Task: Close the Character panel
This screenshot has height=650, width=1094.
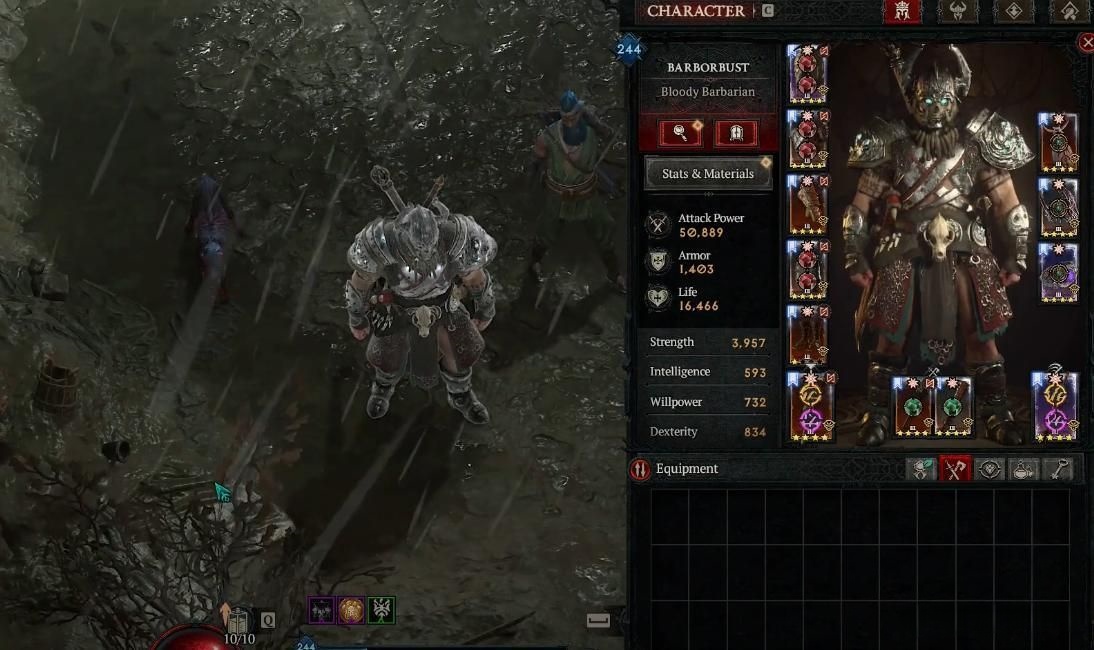Action: [1087, 42]
